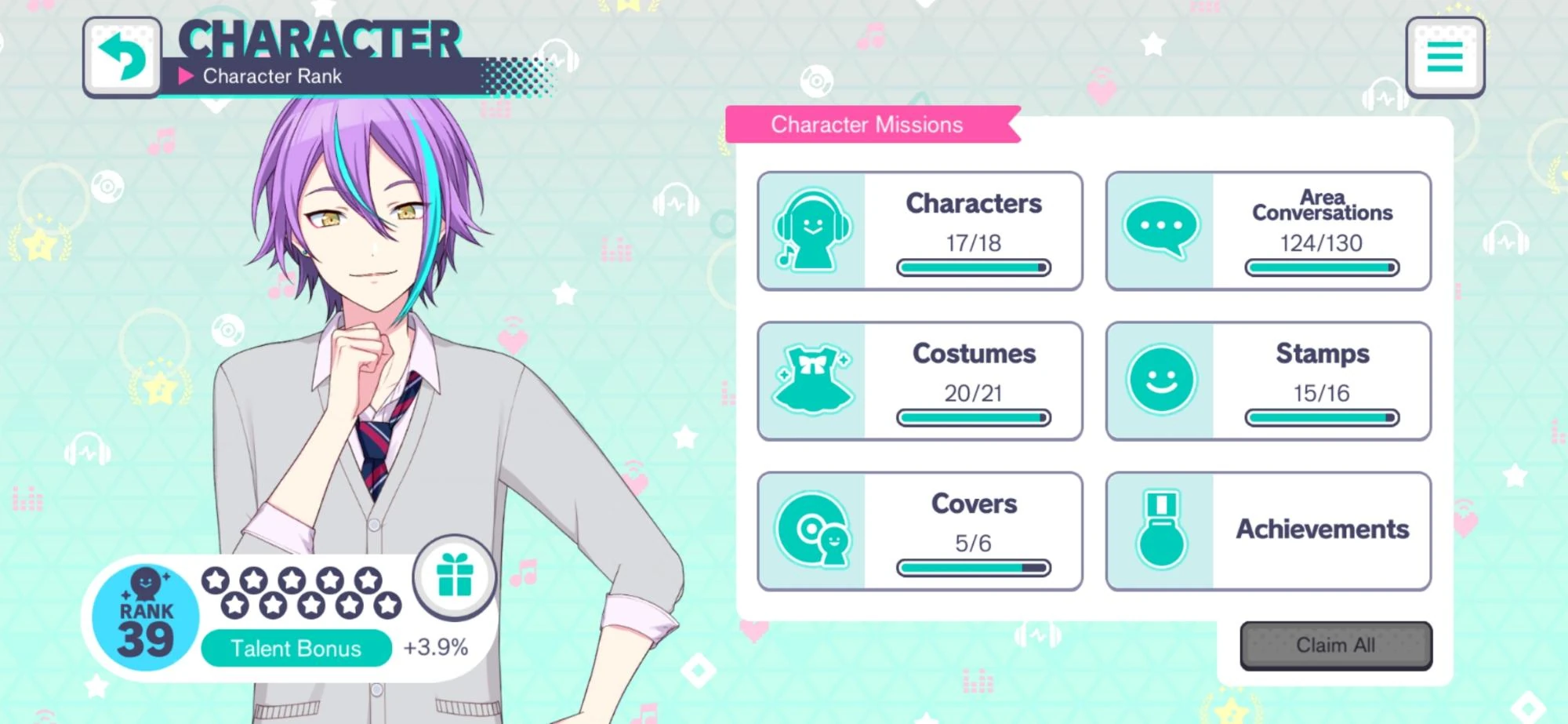Select the Characters mission headphone icon
Screen dimensions: 1568x724
(x=813, y=229)
